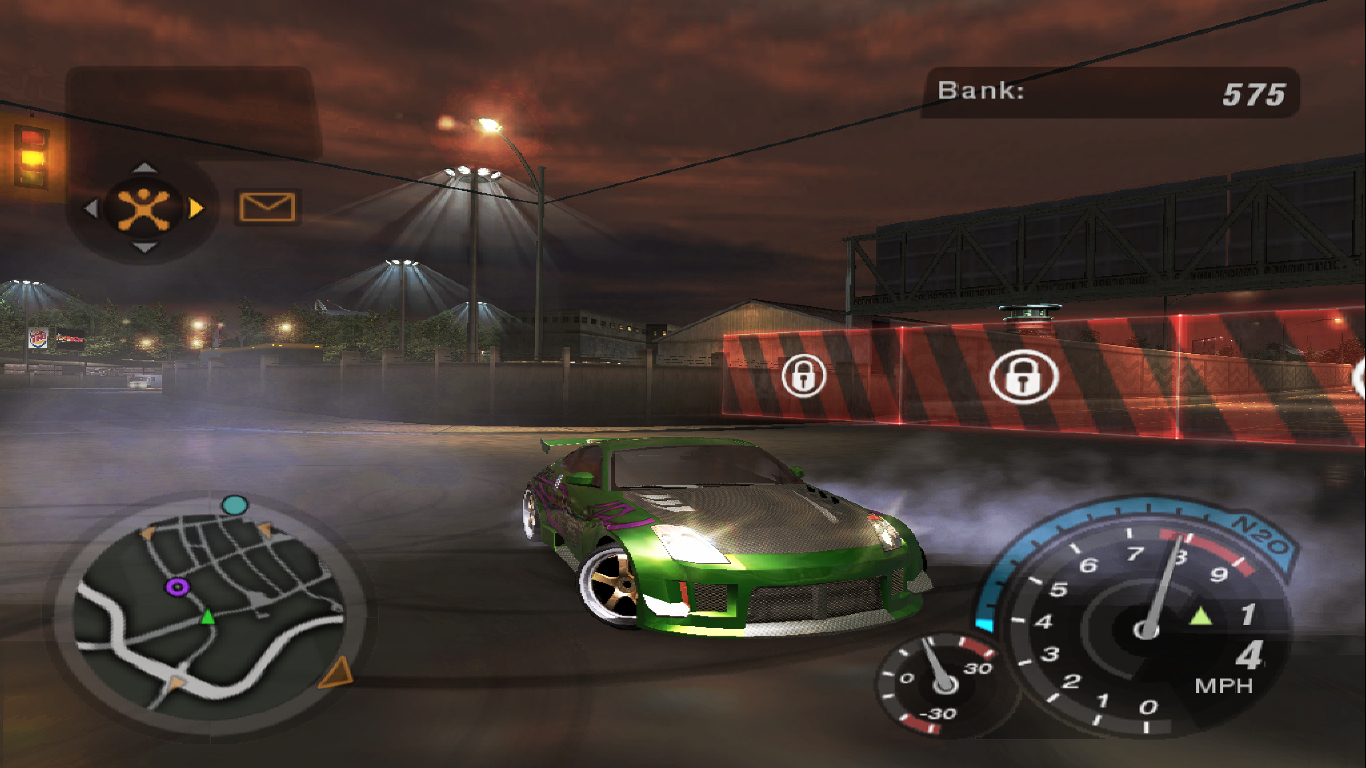
Task: Select the green player arrow on the minimap
Action: coord(207,616)
